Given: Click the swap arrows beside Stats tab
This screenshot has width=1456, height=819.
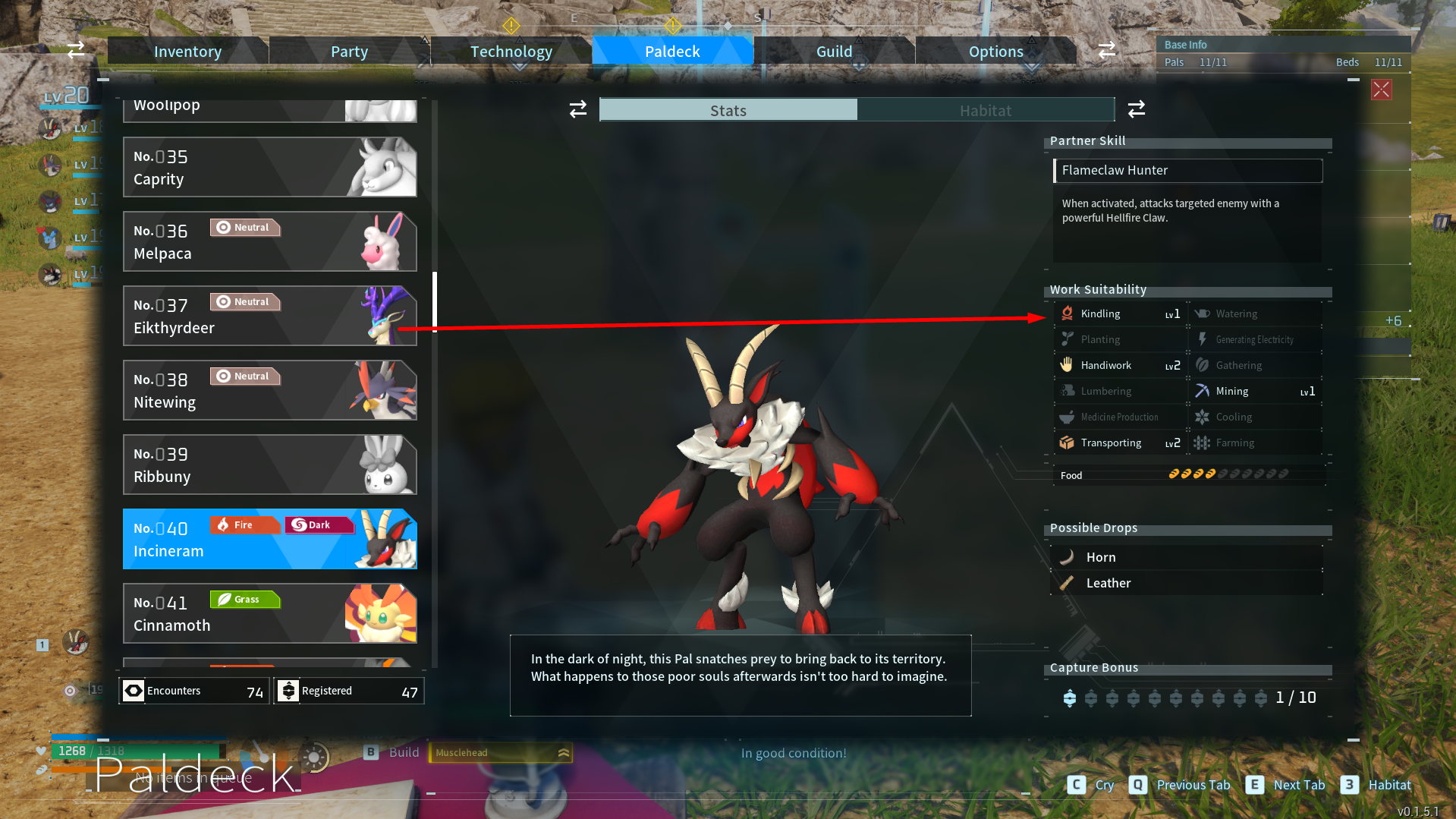Looking at the screenshot, I should pyautogui.click(x=577, y=109).
